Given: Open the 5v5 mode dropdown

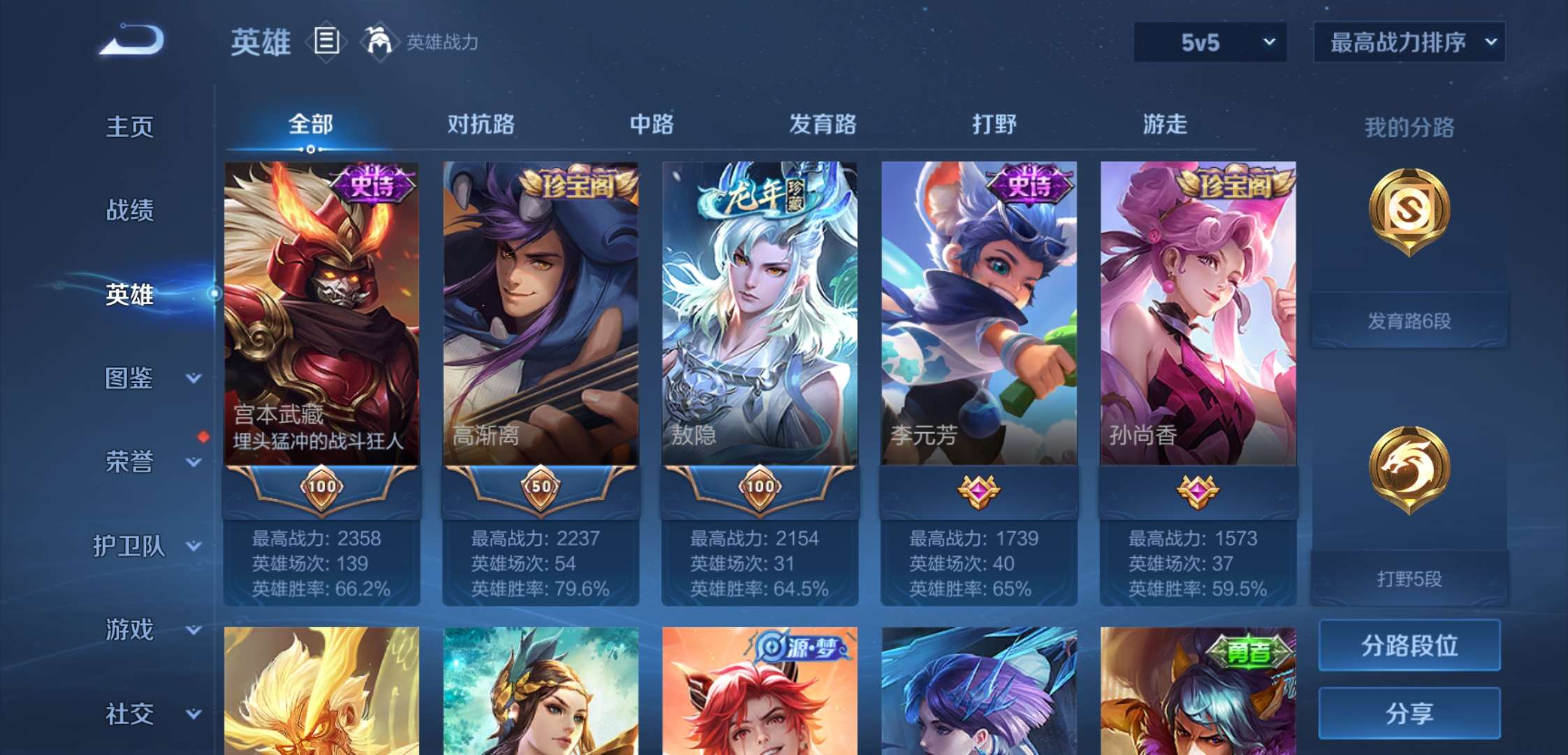Looking at the screenshot, I should (1211, 42).
